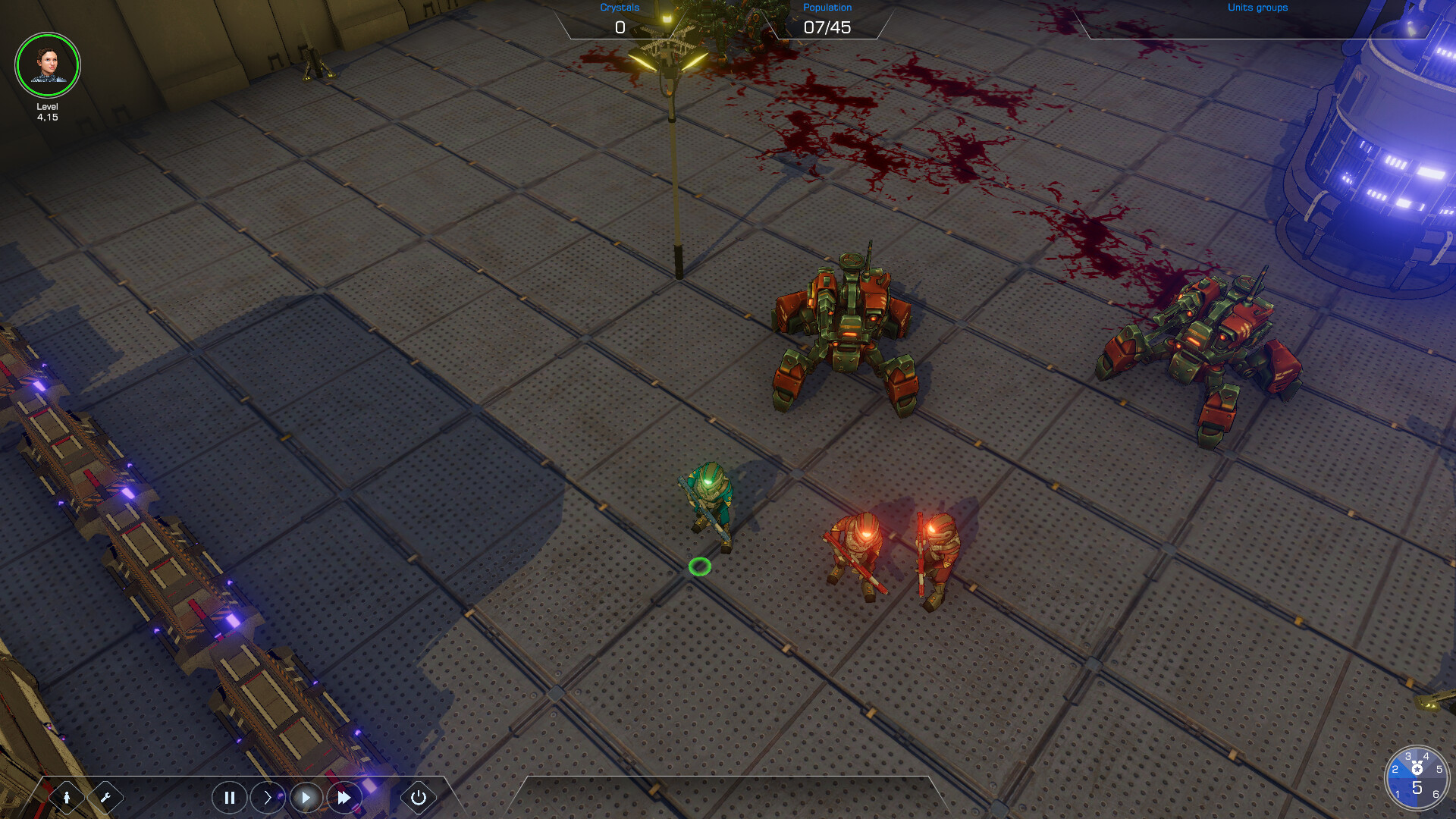Click the play button to resume game
The width and height of the screenshot is (1456, 819).
[306, 797]
